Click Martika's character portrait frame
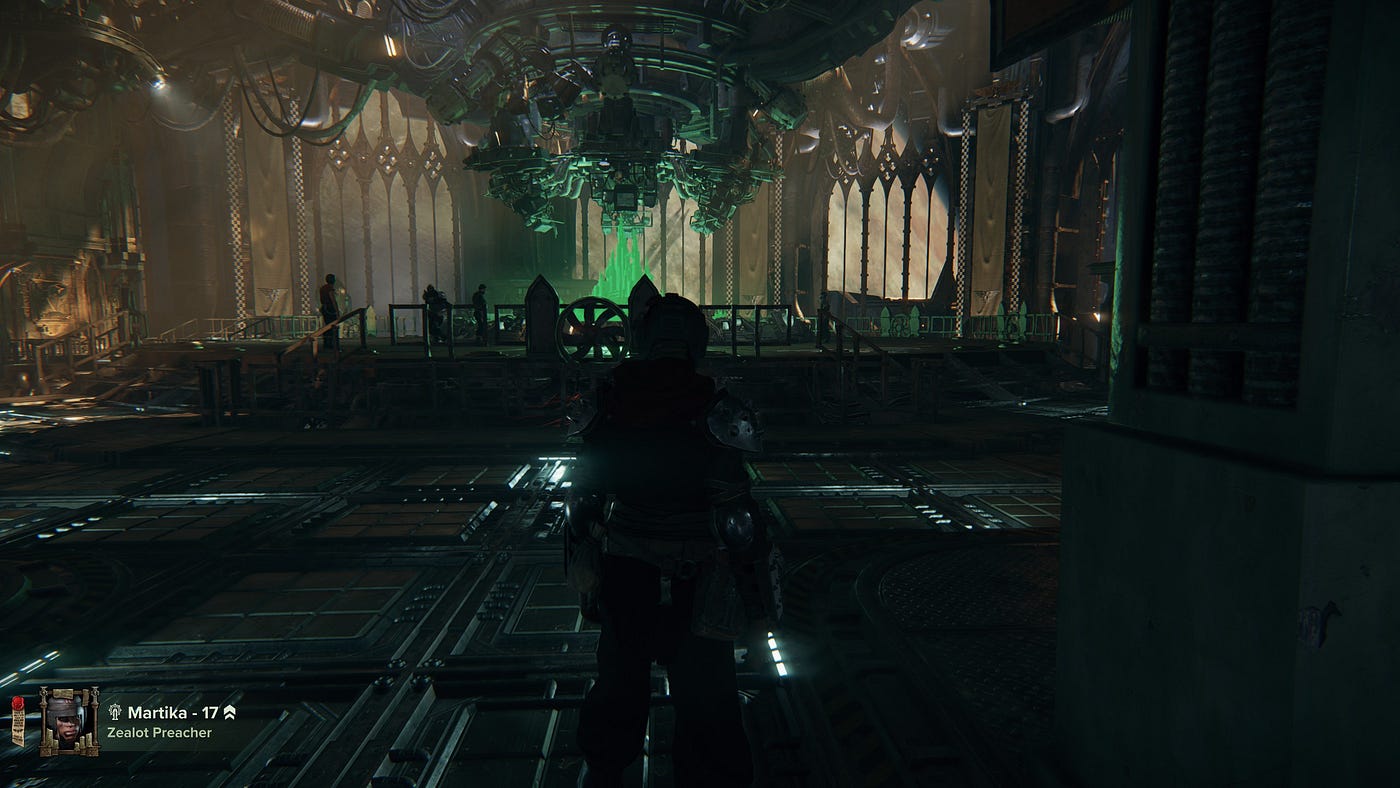The image size is (1400, 788). click(x=69, y=720)
